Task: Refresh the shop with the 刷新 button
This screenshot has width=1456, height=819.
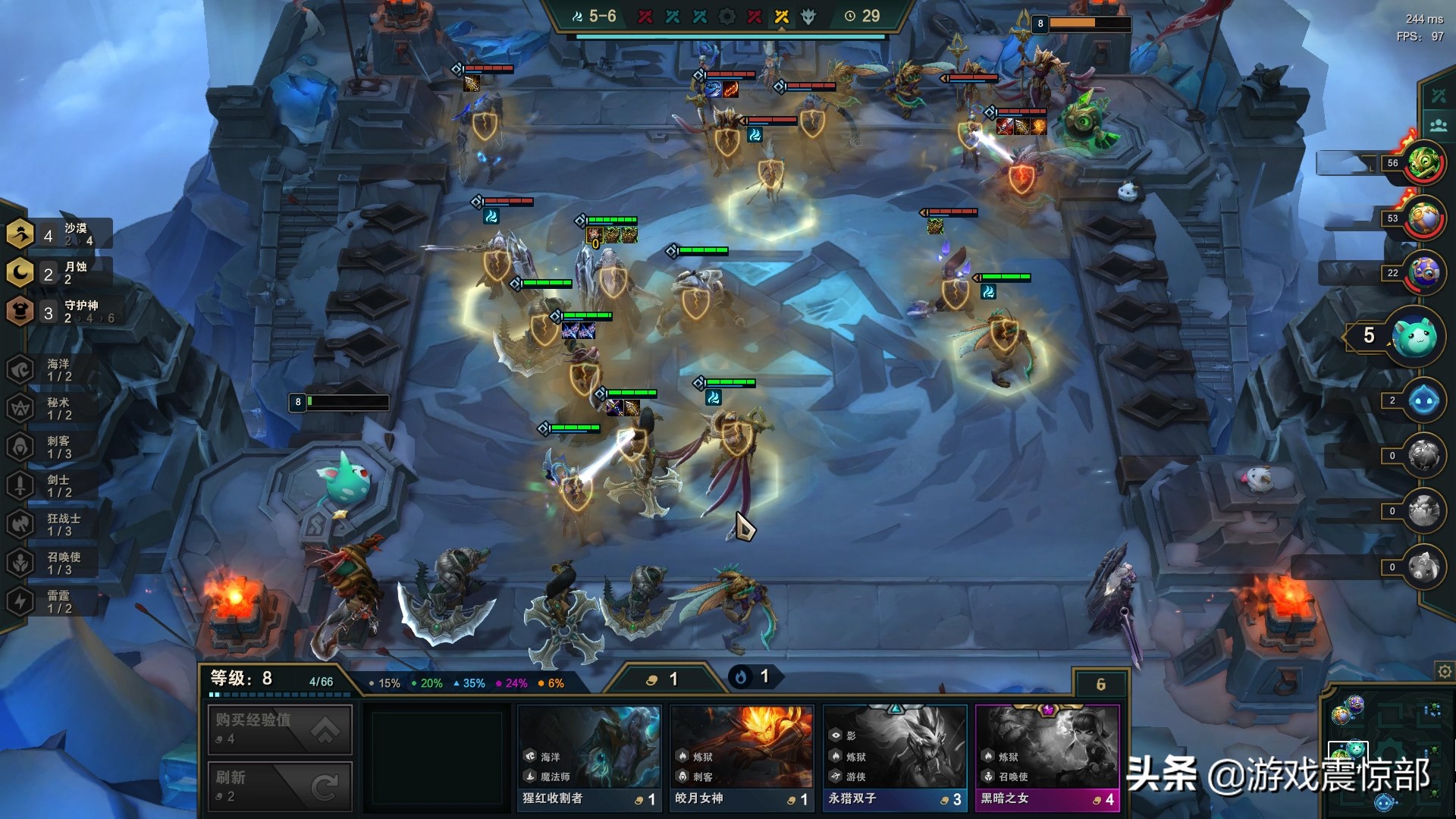Action: (x=280, y=786)
